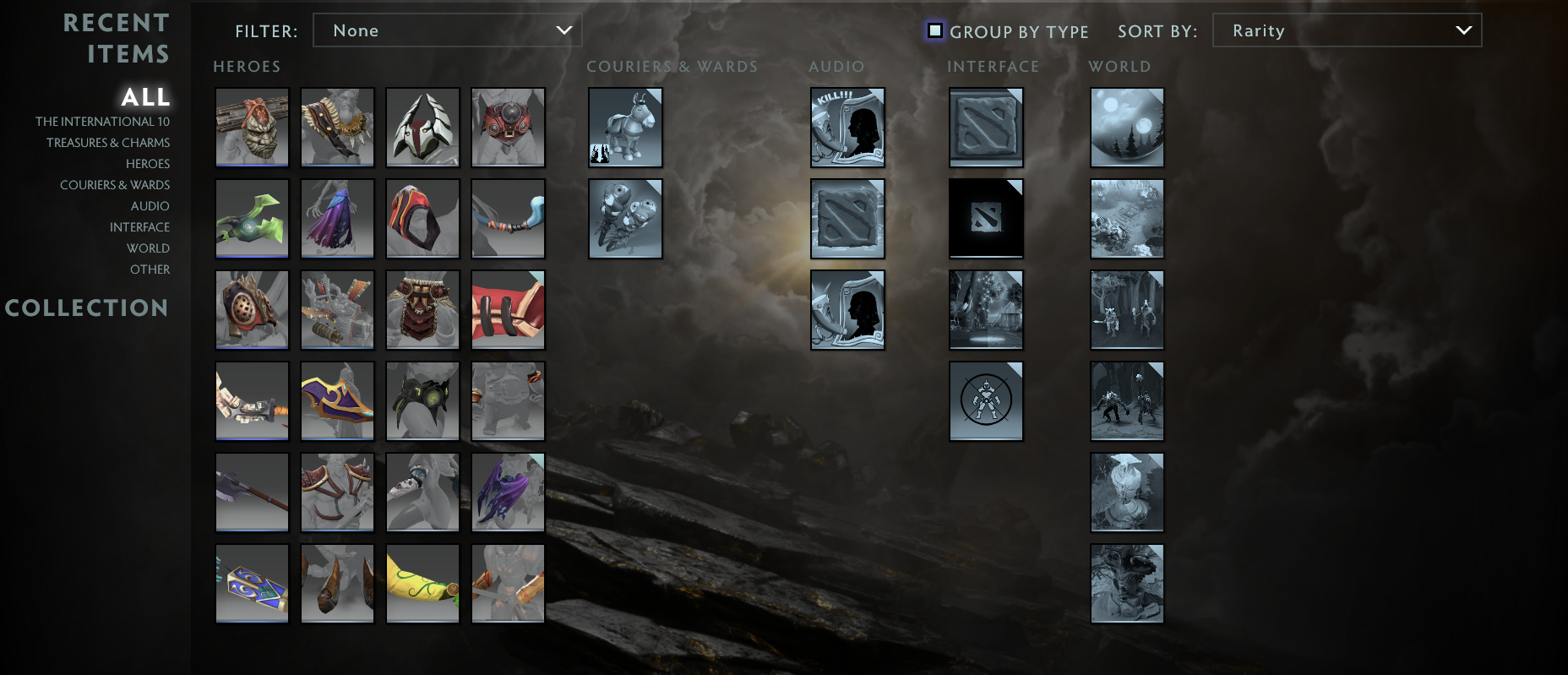1568x675 pixels.
Task: Click the full moon world terrain icon
Action: point(1126,127)
